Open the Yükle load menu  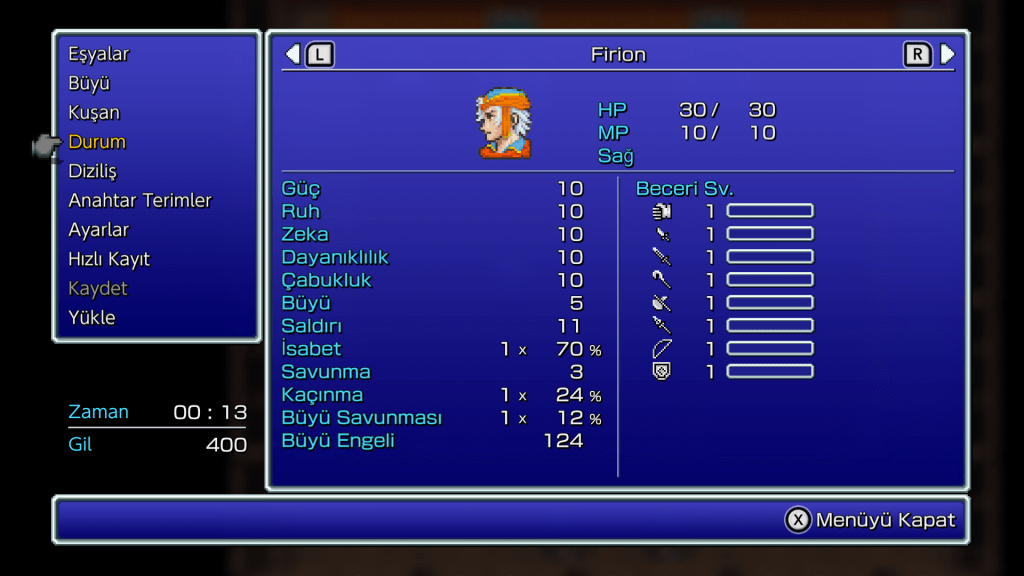tap(92, 317)
